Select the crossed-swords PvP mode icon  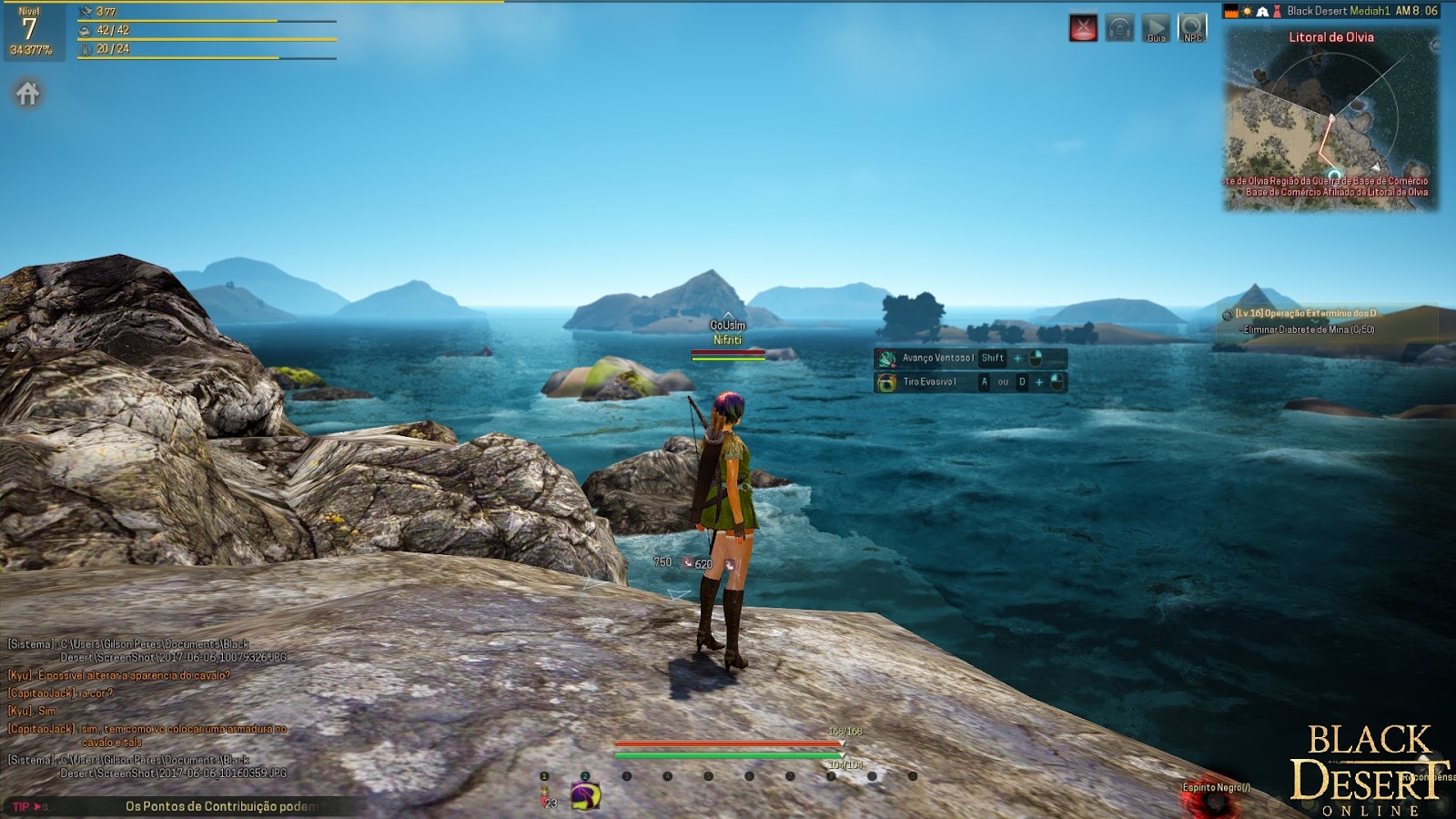pos(1082,25)
